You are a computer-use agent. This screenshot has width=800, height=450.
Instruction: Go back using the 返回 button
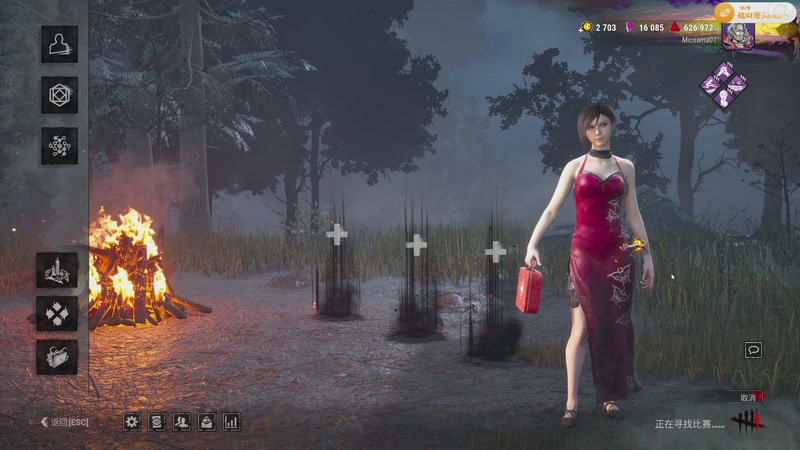(x=64, y=422)
